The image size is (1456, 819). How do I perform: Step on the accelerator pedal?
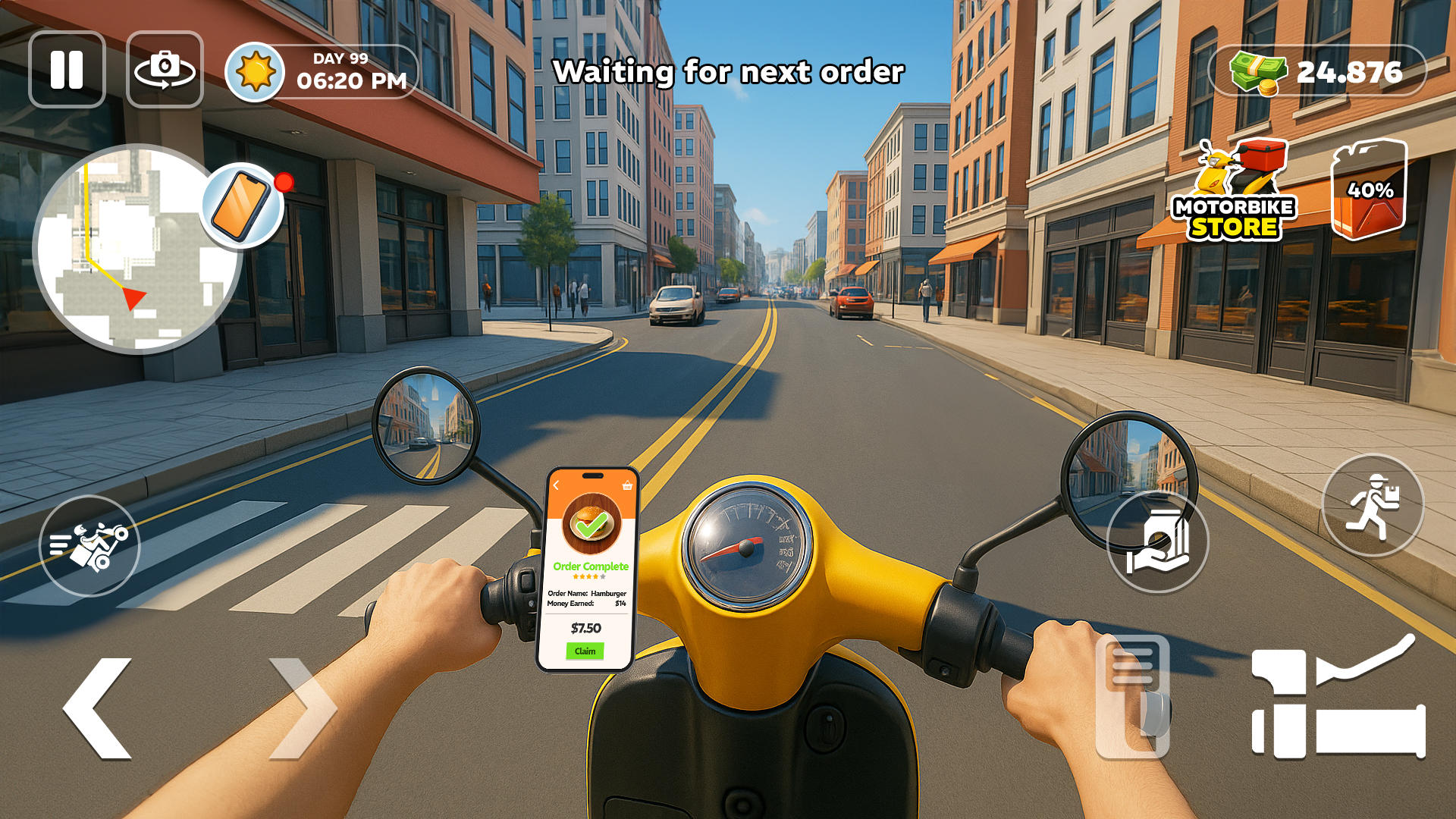[x=1338, y=701]
